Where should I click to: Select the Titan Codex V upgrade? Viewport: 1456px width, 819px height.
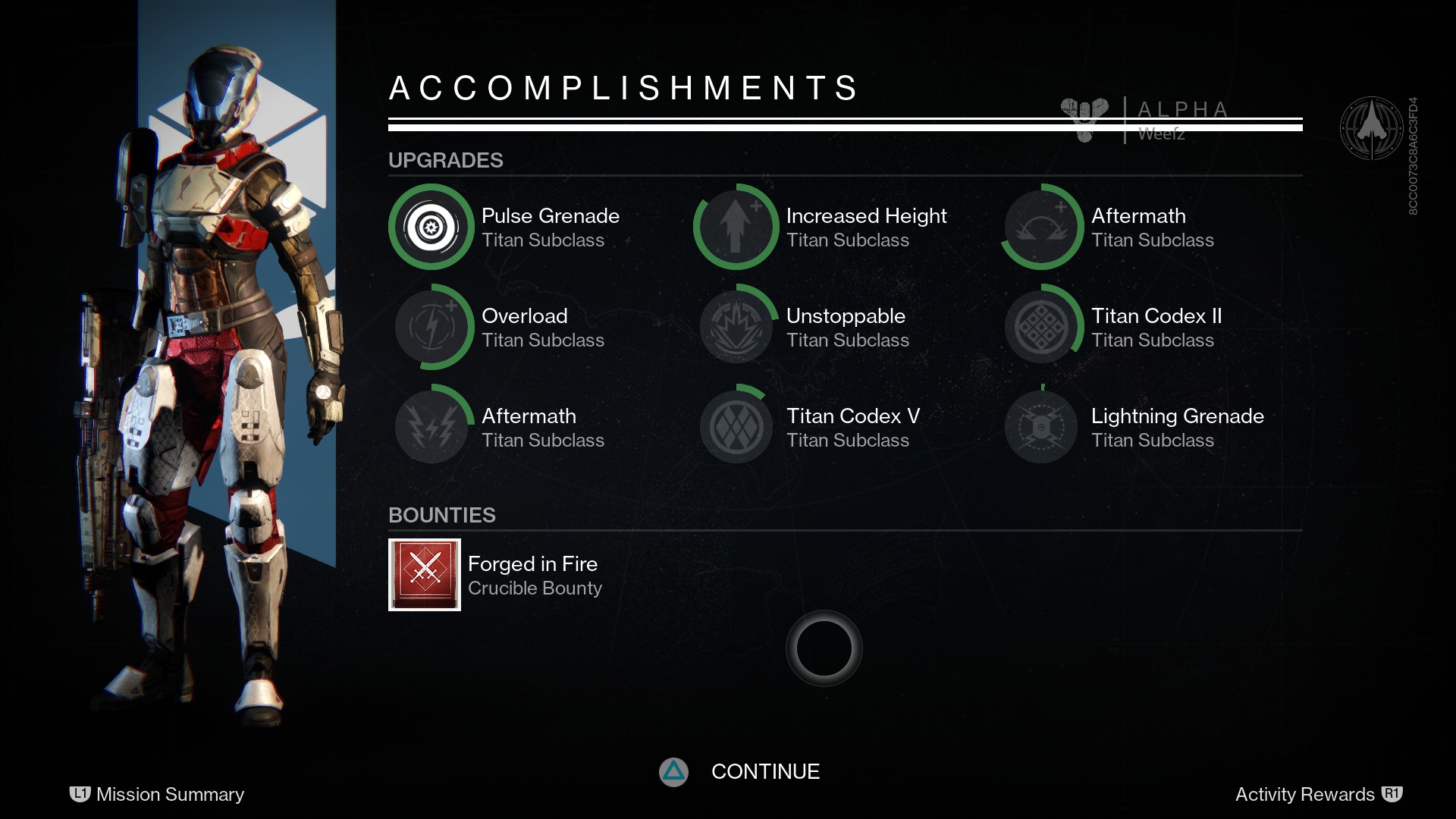pyautogui.click(x=736, y=427)
